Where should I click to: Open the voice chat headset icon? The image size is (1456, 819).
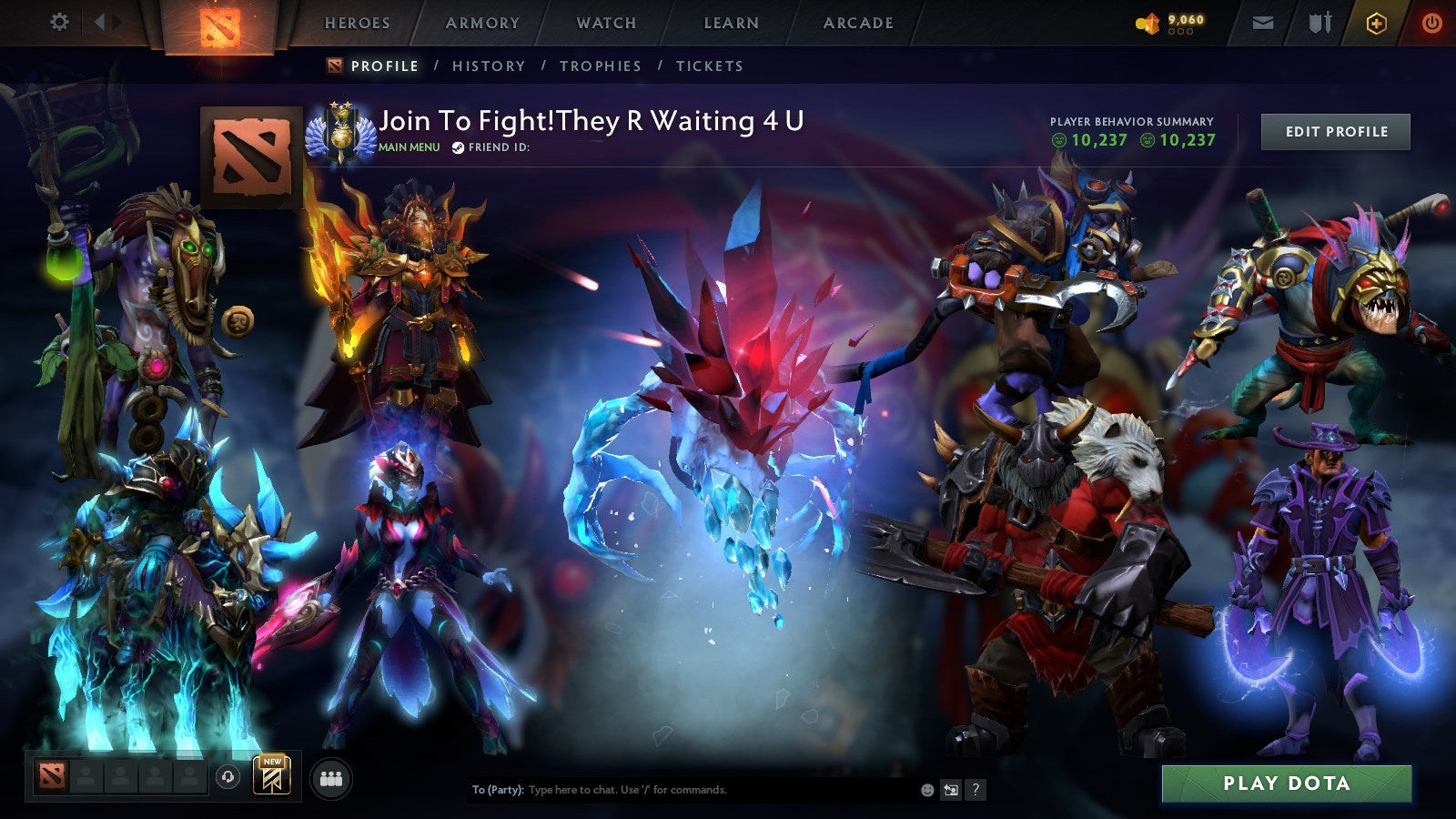click(227, 774)
